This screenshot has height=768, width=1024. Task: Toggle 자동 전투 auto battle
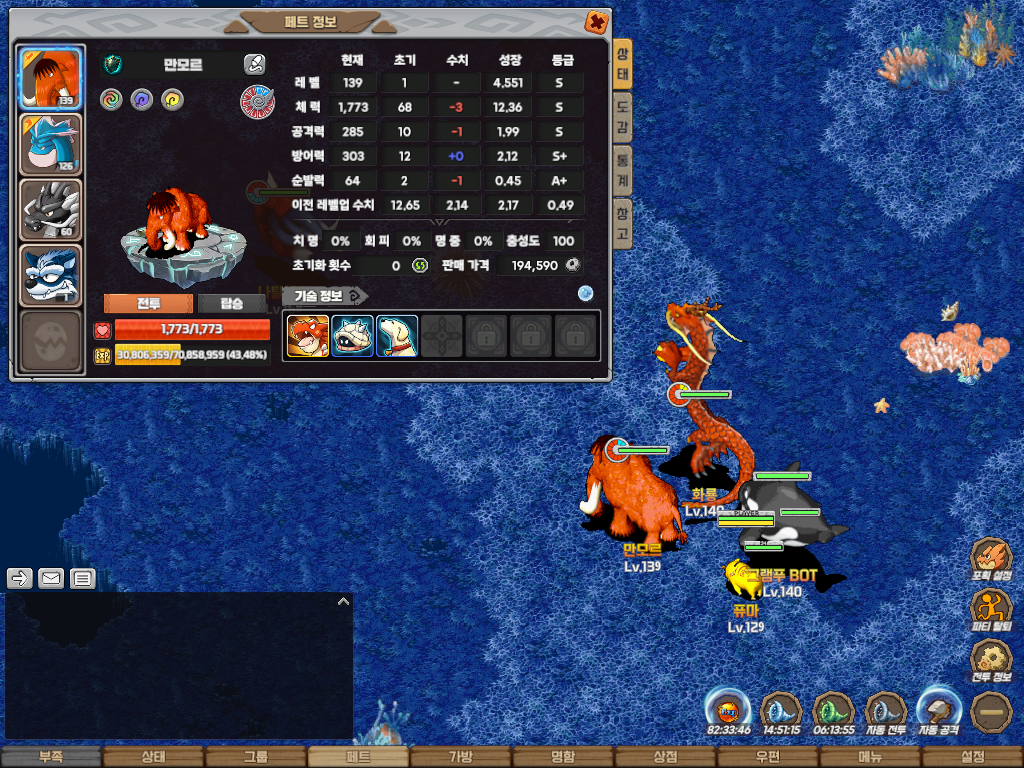(x=885, y=713)
